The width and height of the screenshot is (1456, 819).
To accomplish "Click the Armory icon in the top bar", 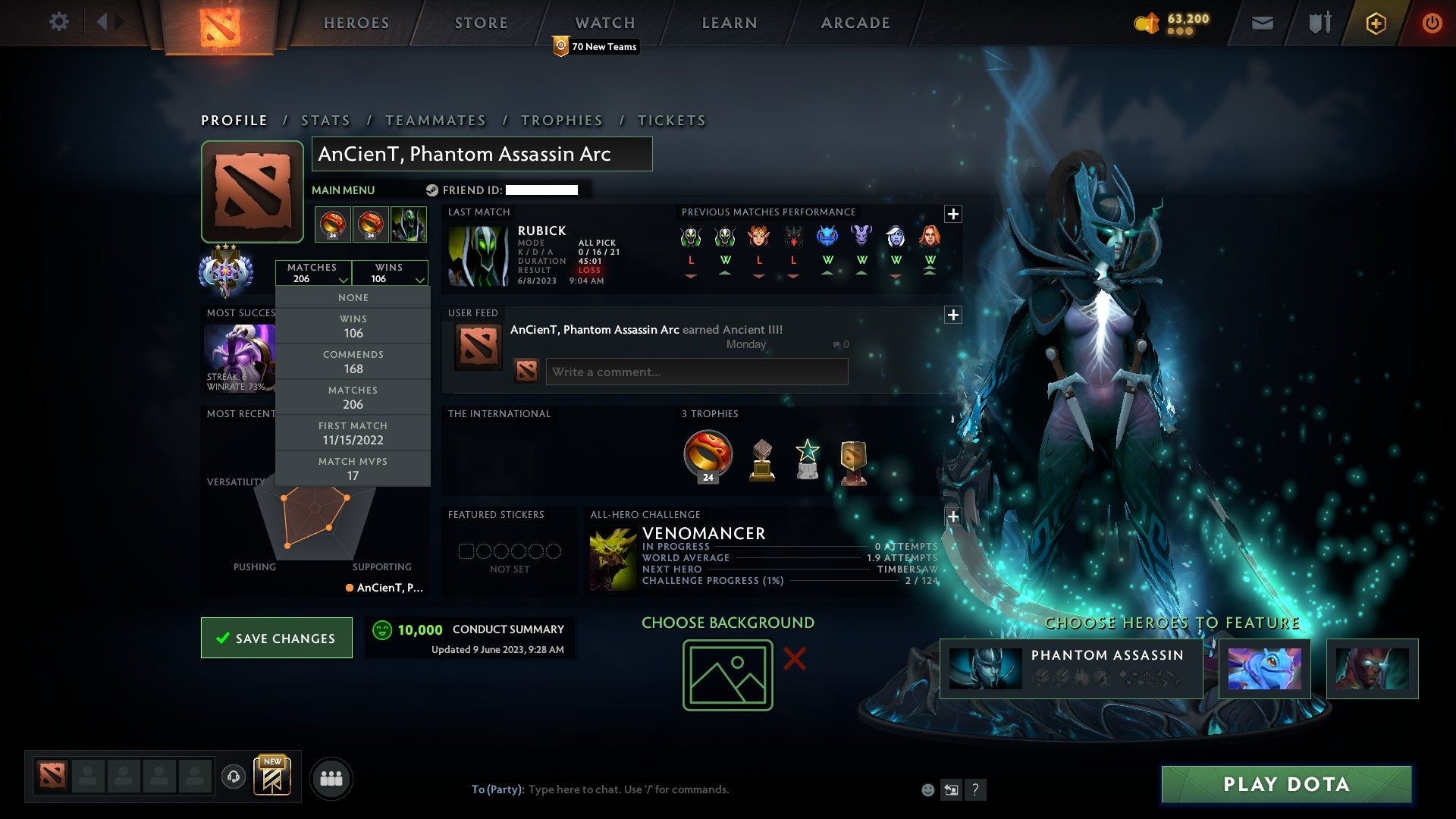I will pos(1319,23).
